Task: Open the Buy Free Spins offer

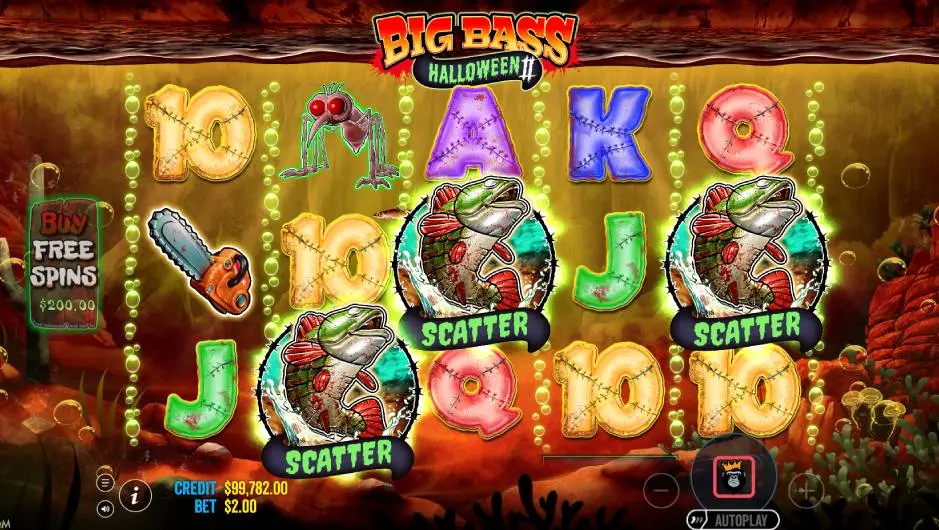Action: [x=63, y=260]
